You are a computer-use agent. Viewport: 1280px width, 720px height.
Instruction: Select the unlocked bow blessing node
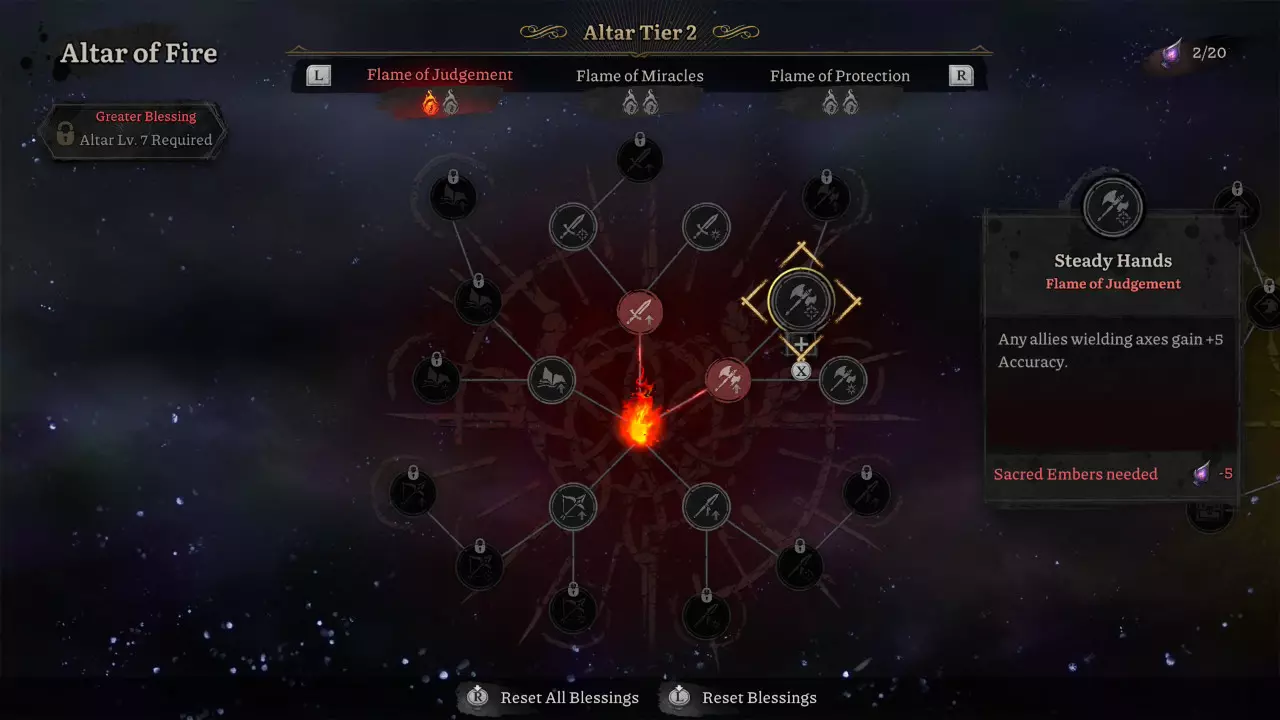pyautogui.click(x=573, y=506)
